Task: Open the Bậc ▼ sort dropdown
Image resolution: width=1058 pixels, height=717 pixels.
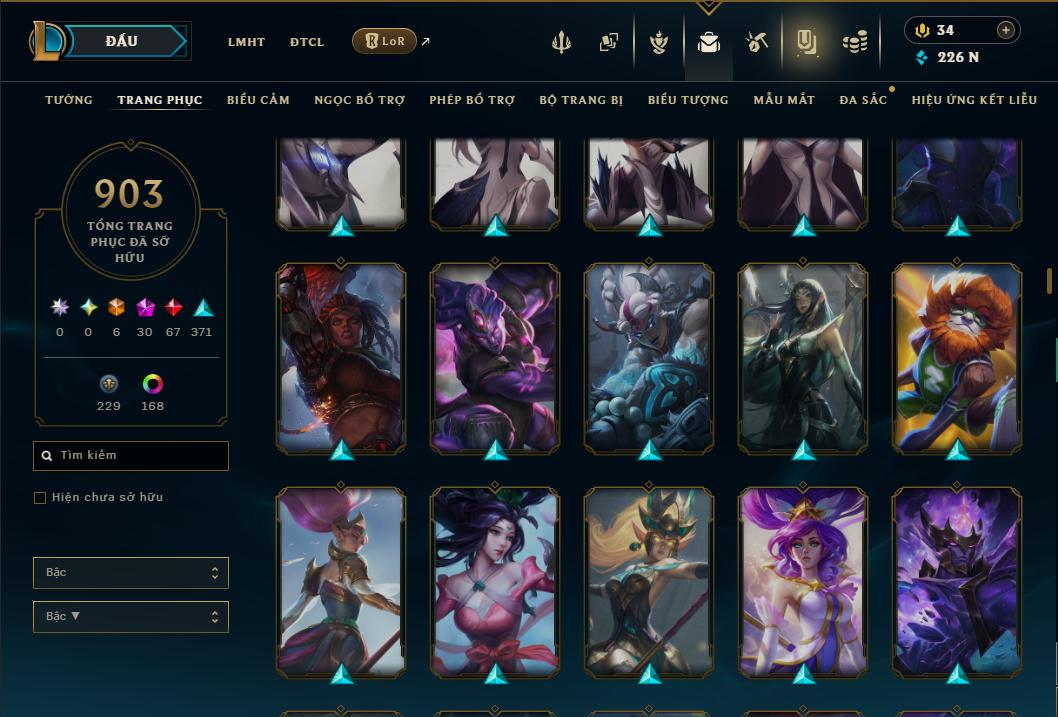Action: [x=131, y=617]
